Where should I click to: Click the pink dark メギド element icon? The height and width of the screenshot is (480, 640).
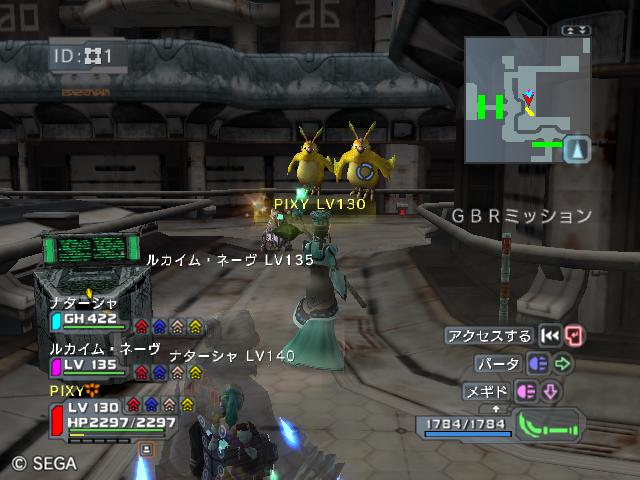(527, 391)
